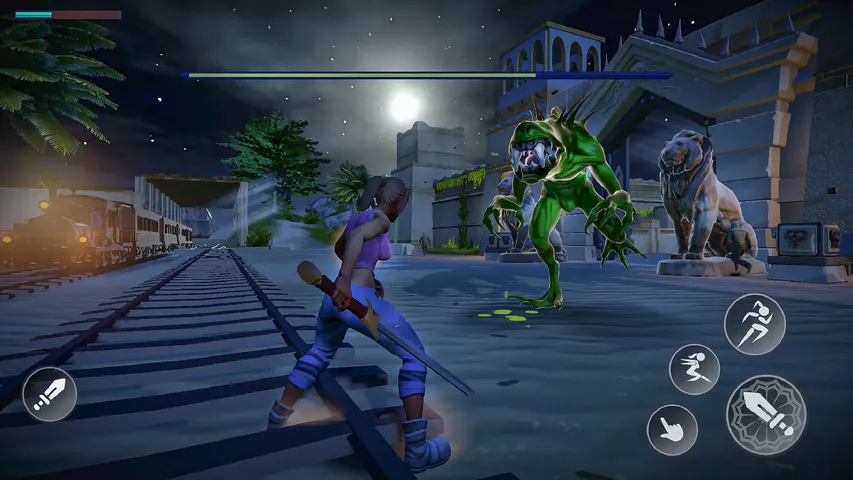Select the sword weapon switch icon
The height and width of the screenshot is (480, 853).
click(x=49, y=393)
